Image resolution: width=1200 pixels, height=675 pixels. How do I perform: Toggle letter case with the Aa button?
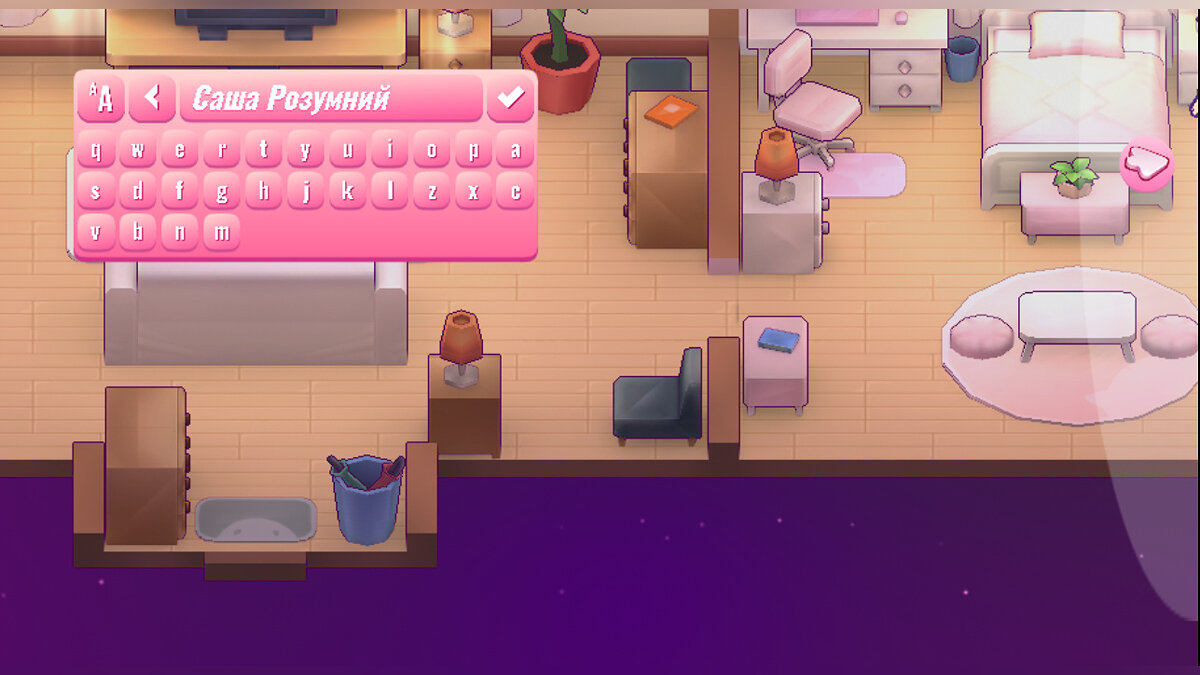(101, 97)
